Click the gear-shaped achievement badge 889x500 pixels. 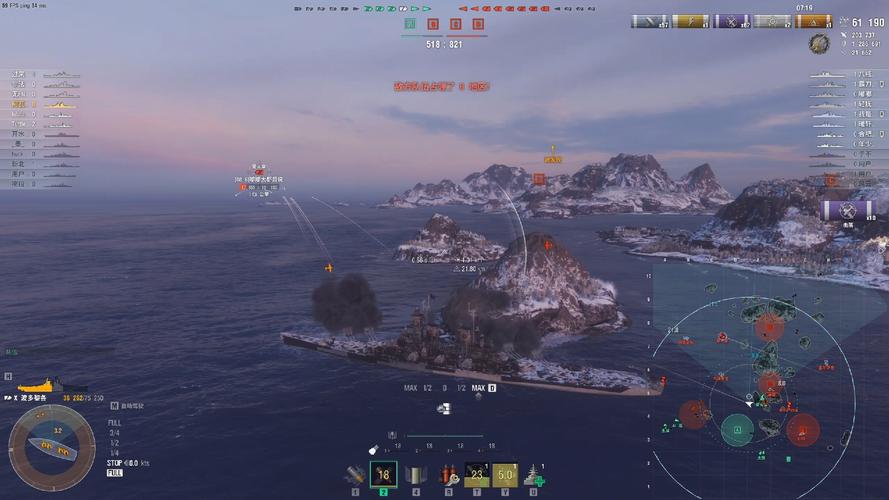[819, 44]
